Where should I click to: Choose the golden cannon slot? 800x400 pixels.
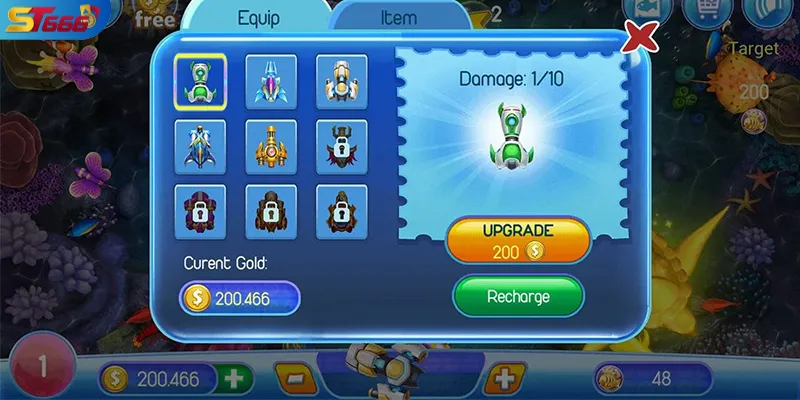[271, 146]
